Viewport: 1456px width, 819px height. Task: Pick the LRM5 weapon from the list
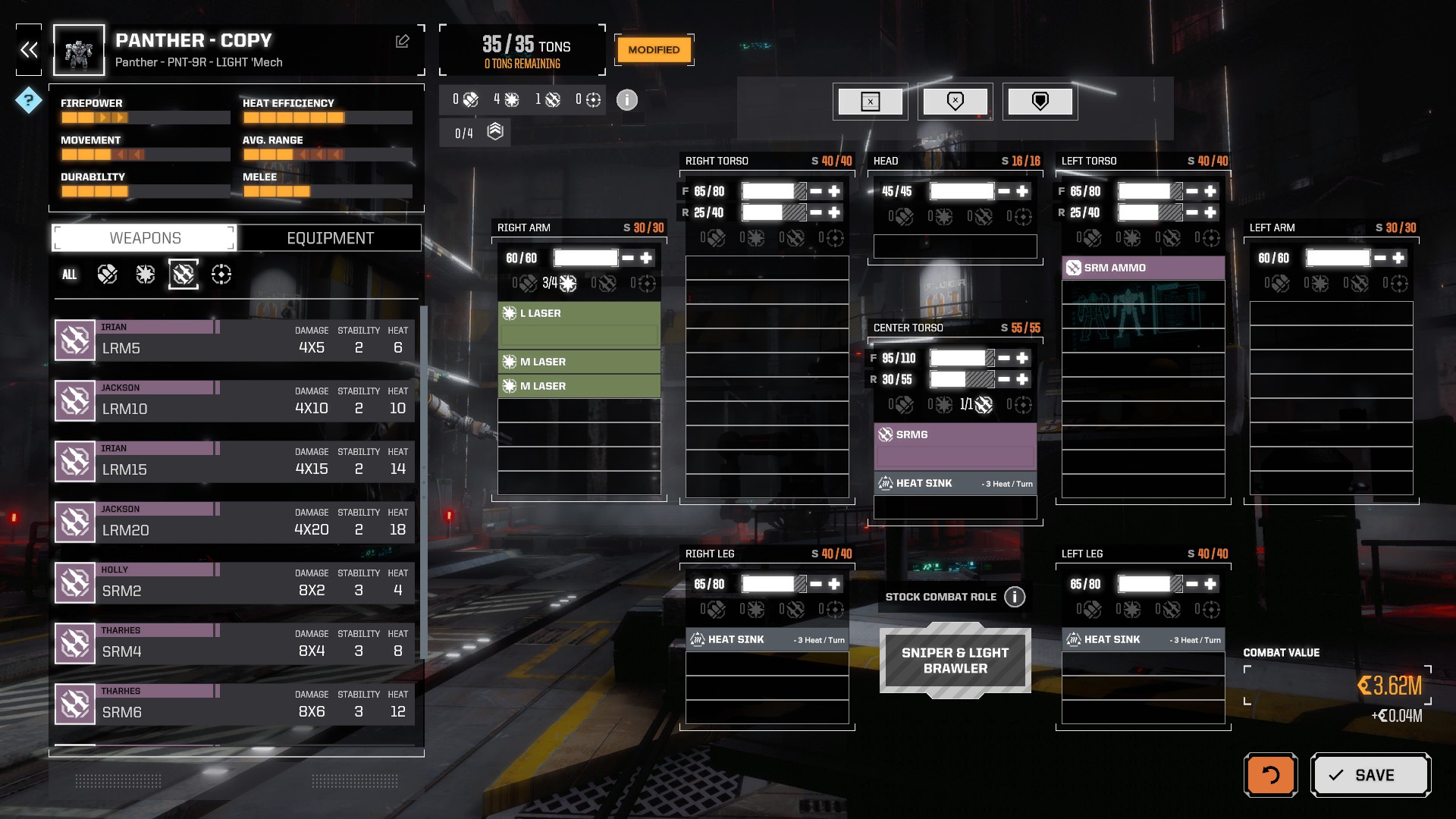(235, 340)
